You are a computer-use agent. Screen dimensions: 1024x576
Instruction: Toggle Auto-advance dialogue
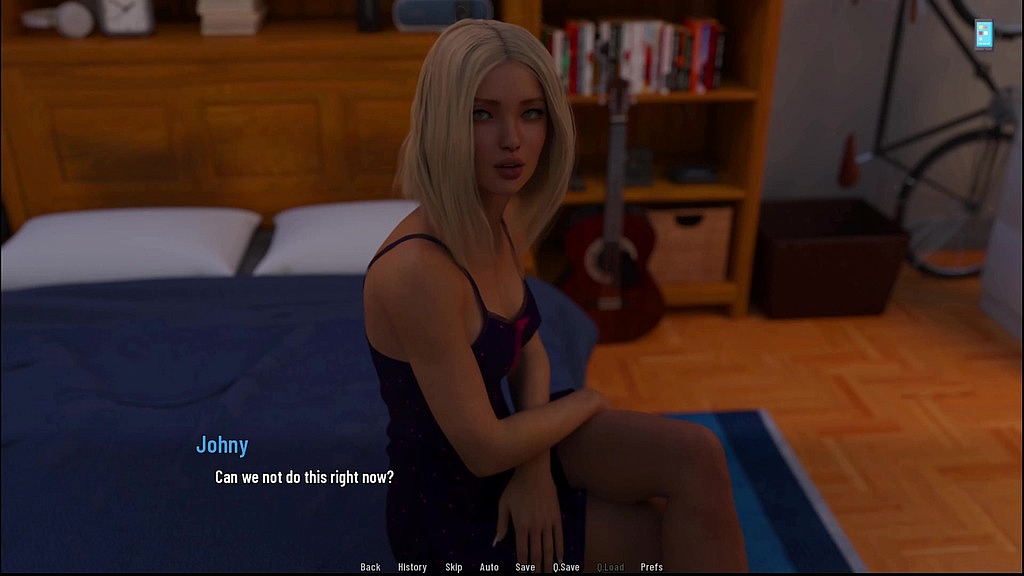pos(489,567)
